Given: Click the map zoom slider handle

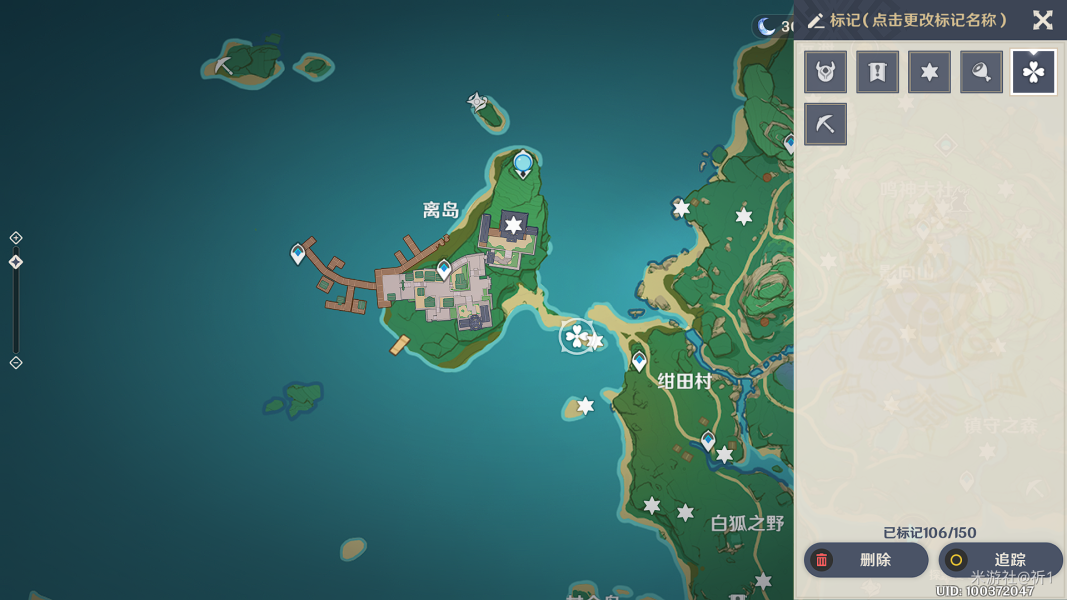Looking at the screenshot, I should point(16,262).
